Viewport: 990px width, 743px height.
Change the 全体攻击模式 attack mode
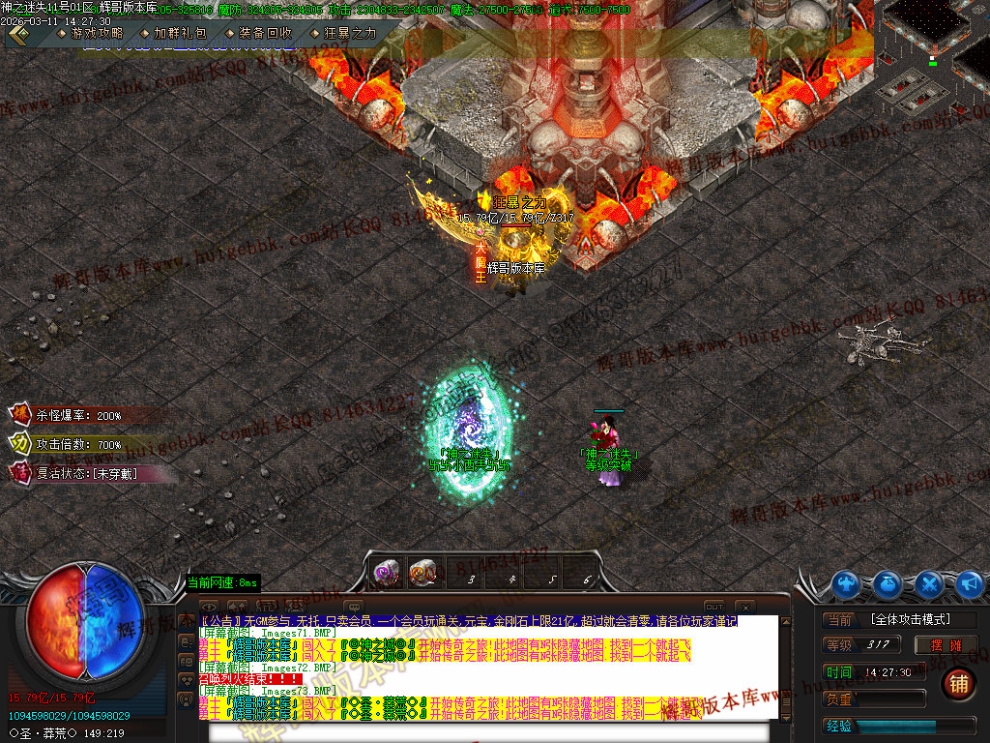910,620
